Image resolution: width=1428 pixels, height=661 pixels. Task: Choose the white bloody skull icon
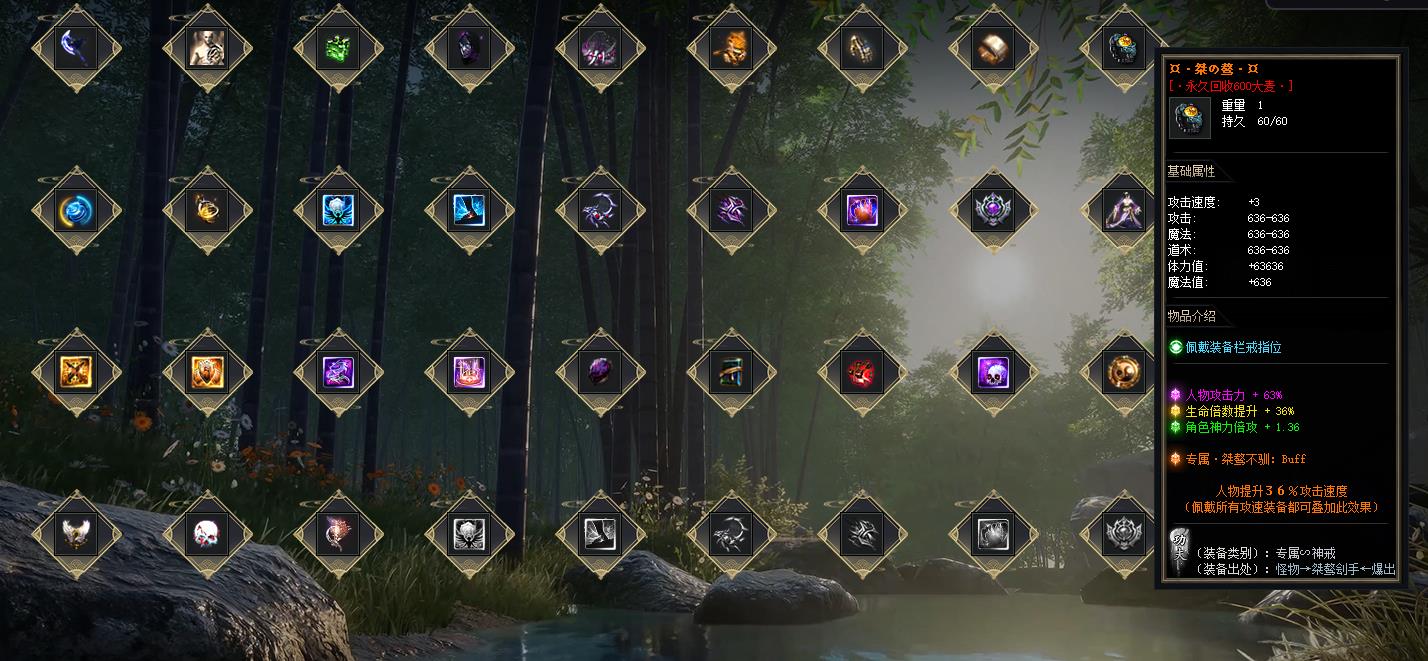(x=208, y=535)
